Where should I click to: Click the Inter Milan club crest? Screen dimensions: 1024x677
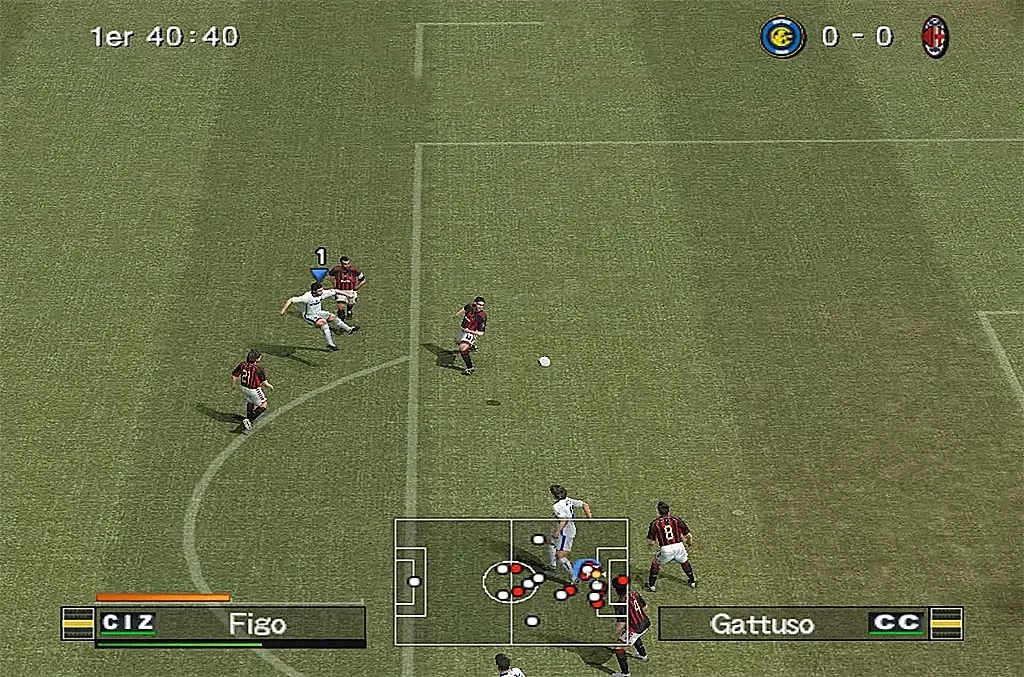pyautogui.click(x=782, y=37)
